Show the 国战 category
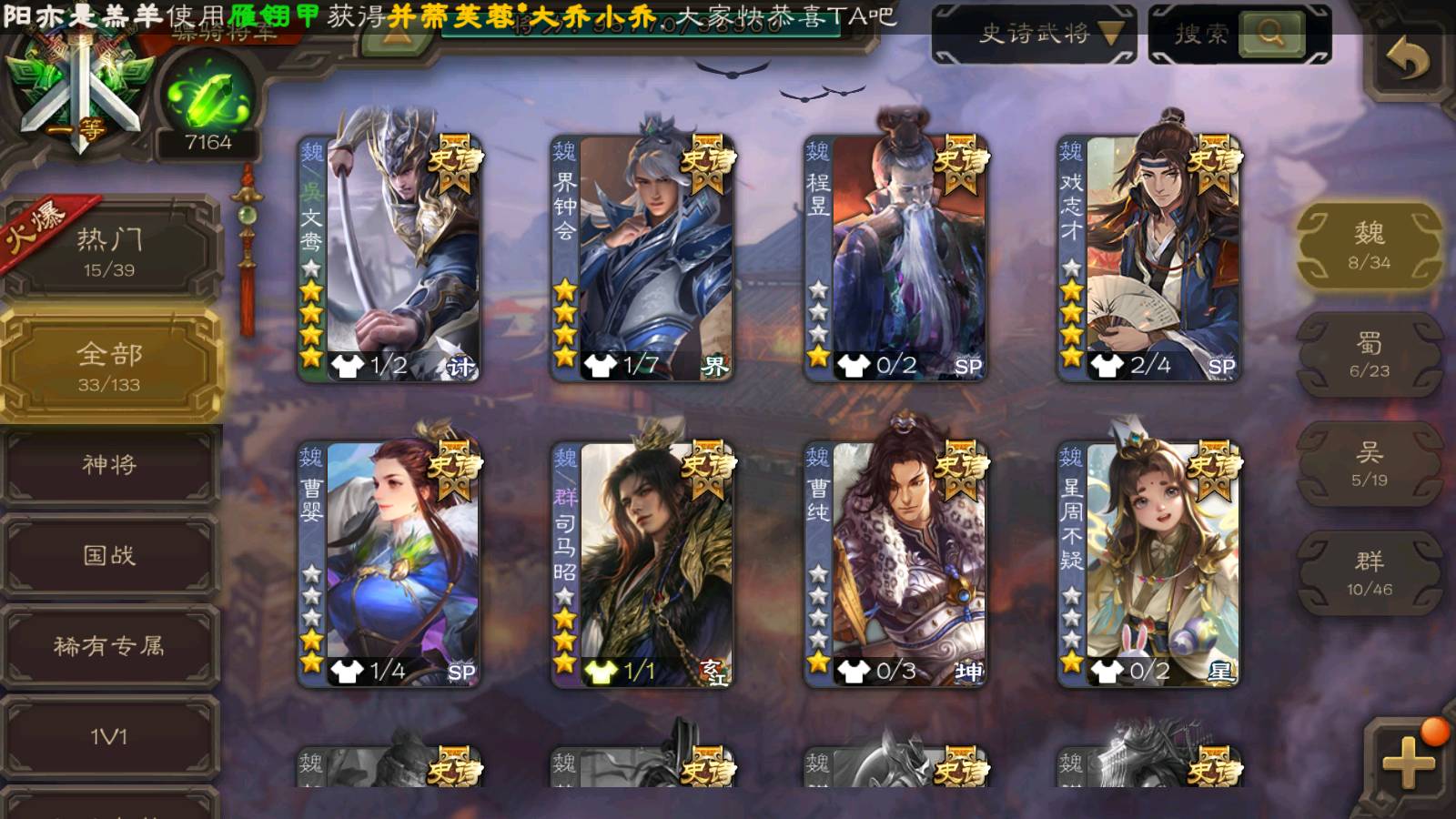Image resolution: width=1456 pixels, height=819 pixels. tap(110, 555)
